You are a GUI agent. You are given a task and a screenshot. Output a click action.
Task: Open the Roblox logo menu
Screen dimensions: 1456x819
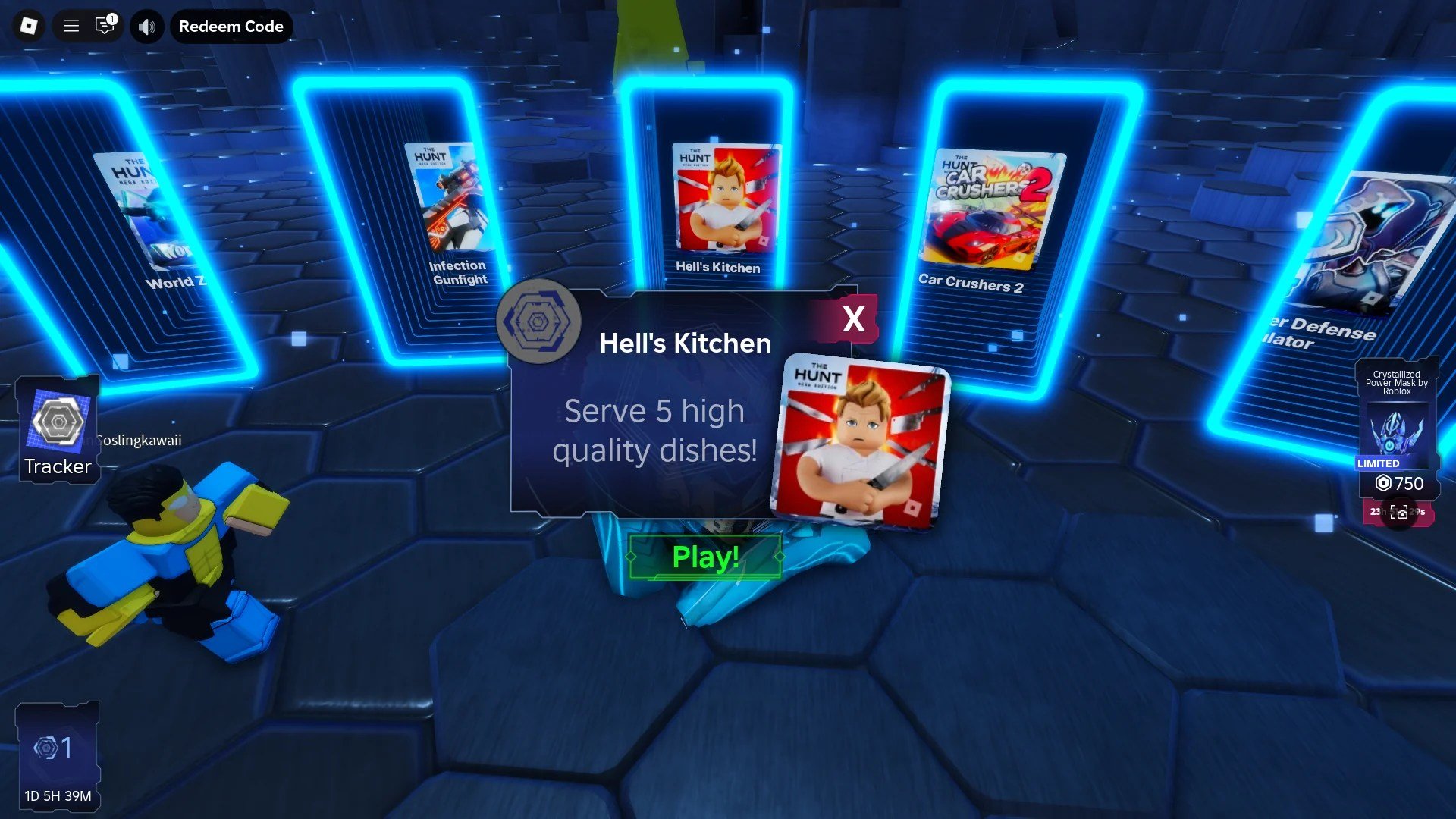pos(28,27)
